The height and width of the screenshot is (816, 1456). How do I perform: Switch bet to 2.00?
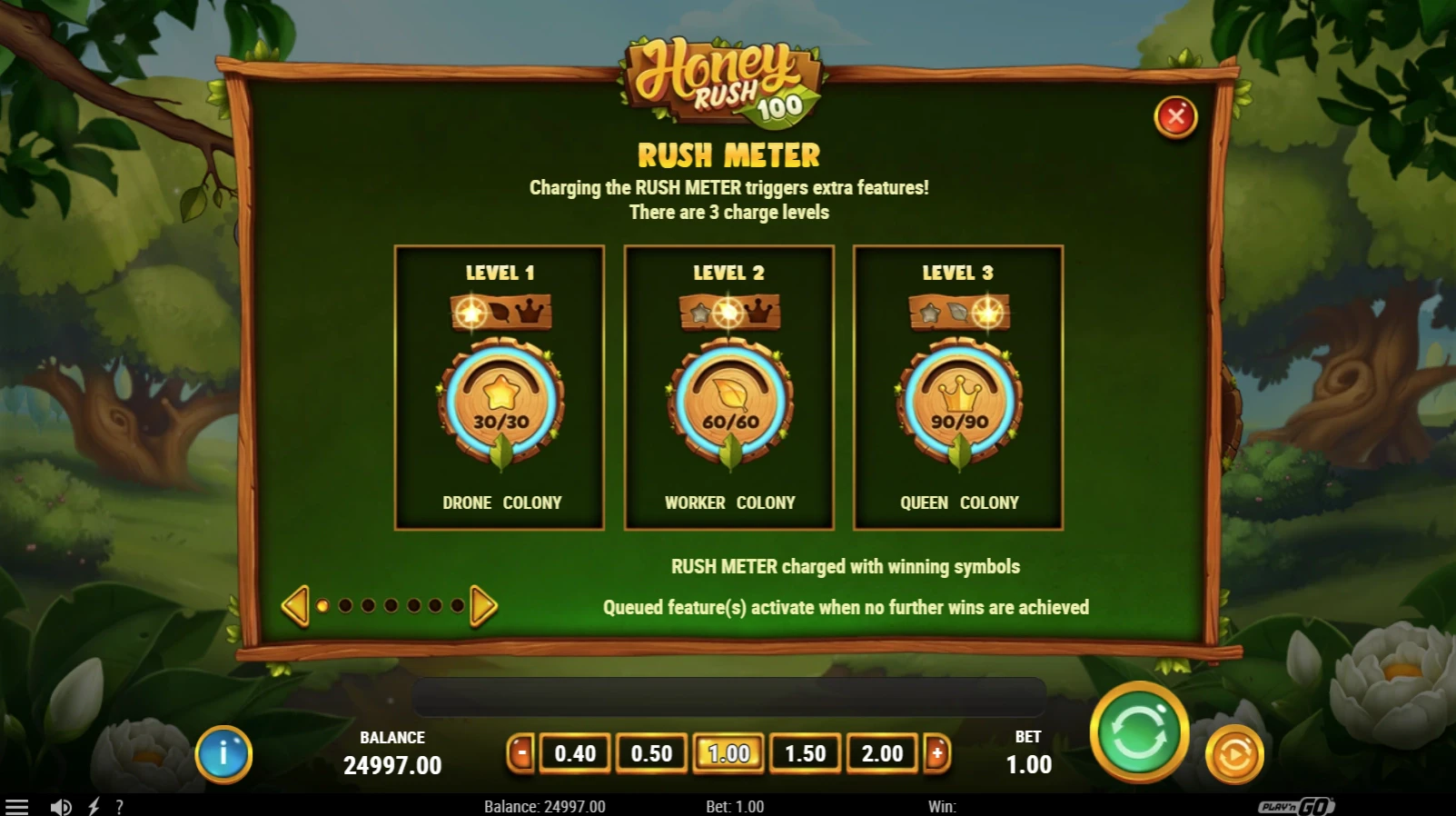[882, 753]
